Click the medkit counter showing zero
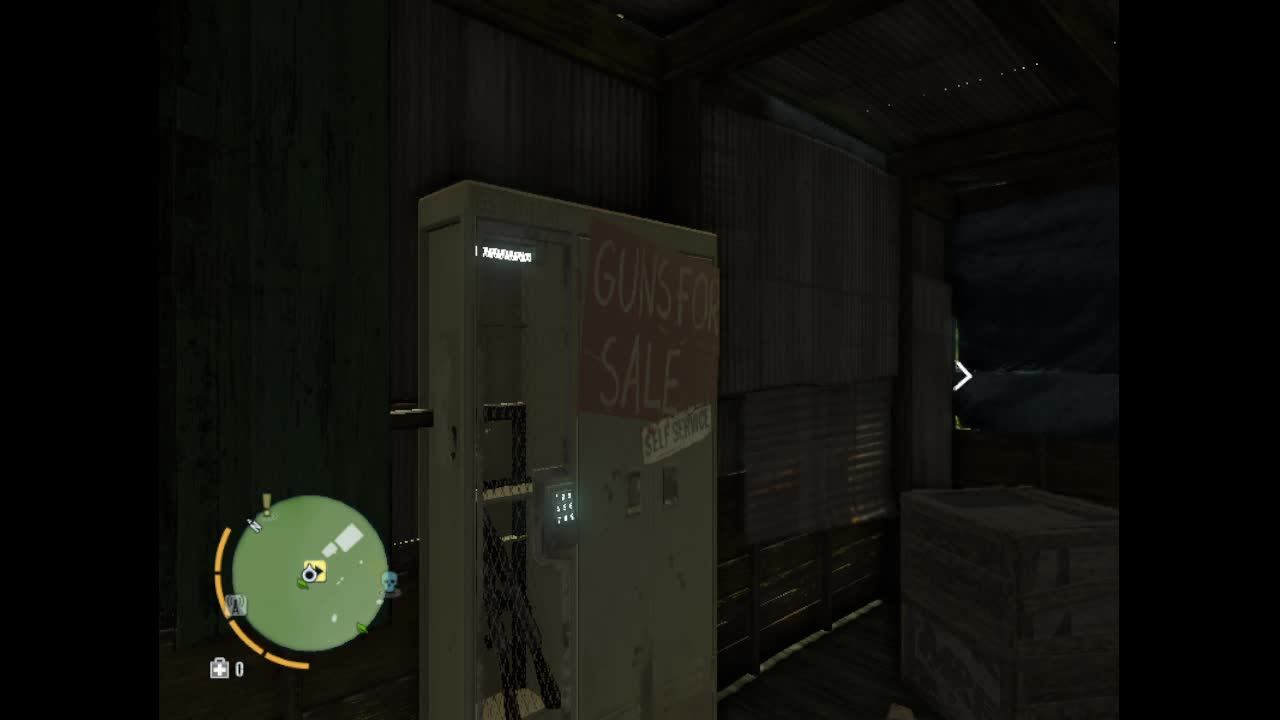Viewport: 1280px width, 720px height. [x=239, y=667]
